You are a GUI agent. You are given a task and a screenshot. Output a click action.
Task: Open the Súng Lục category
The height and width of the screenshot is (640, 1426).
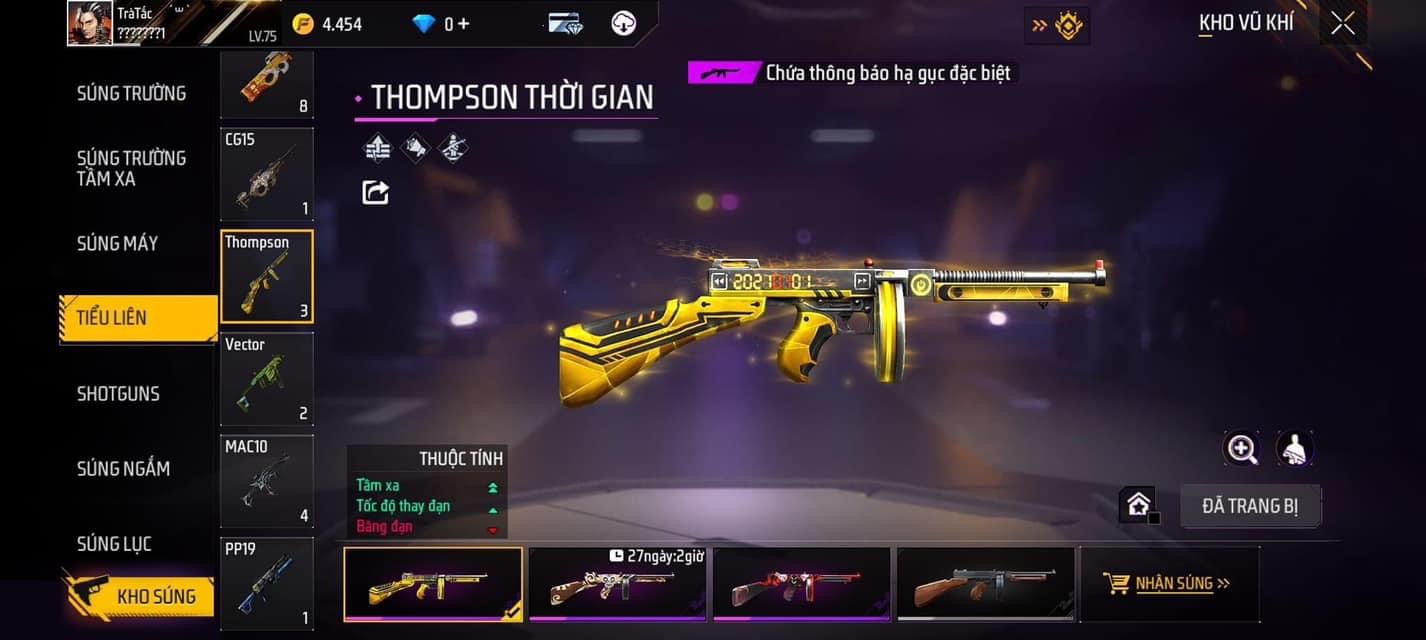click(x=114, y=544)
